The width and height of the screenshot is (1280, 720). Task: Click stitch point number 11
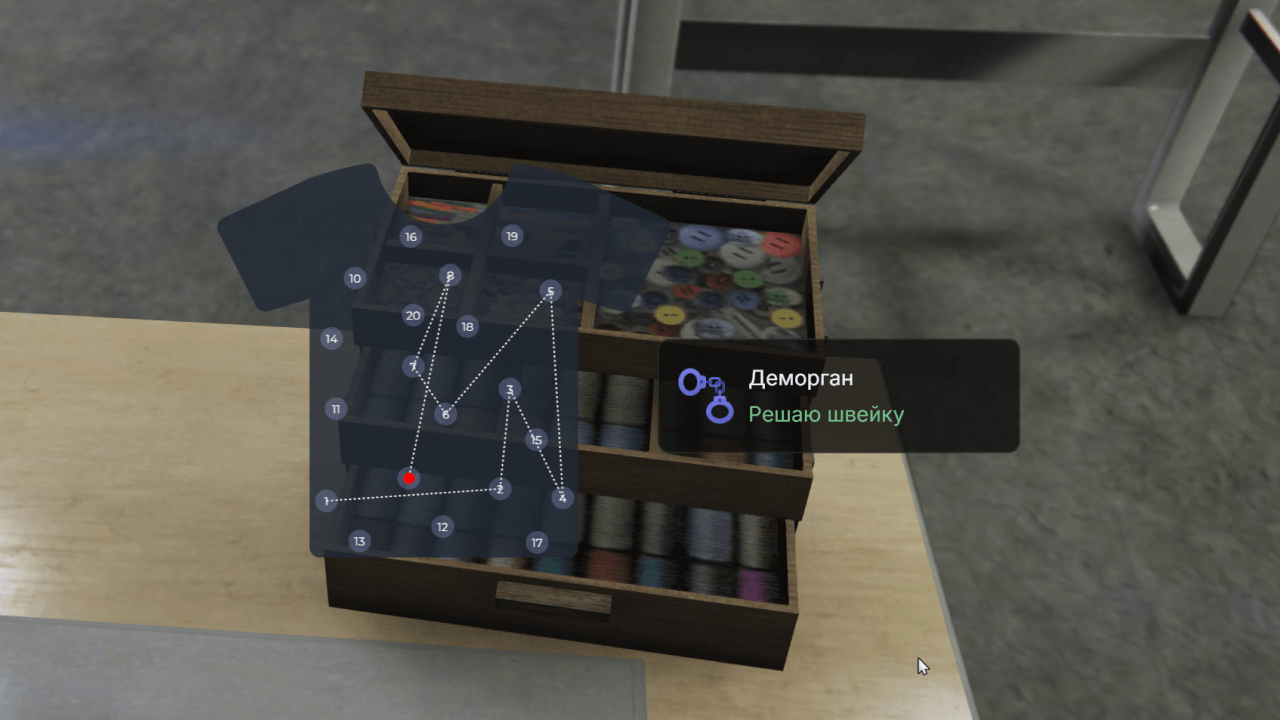coord(336,409)
